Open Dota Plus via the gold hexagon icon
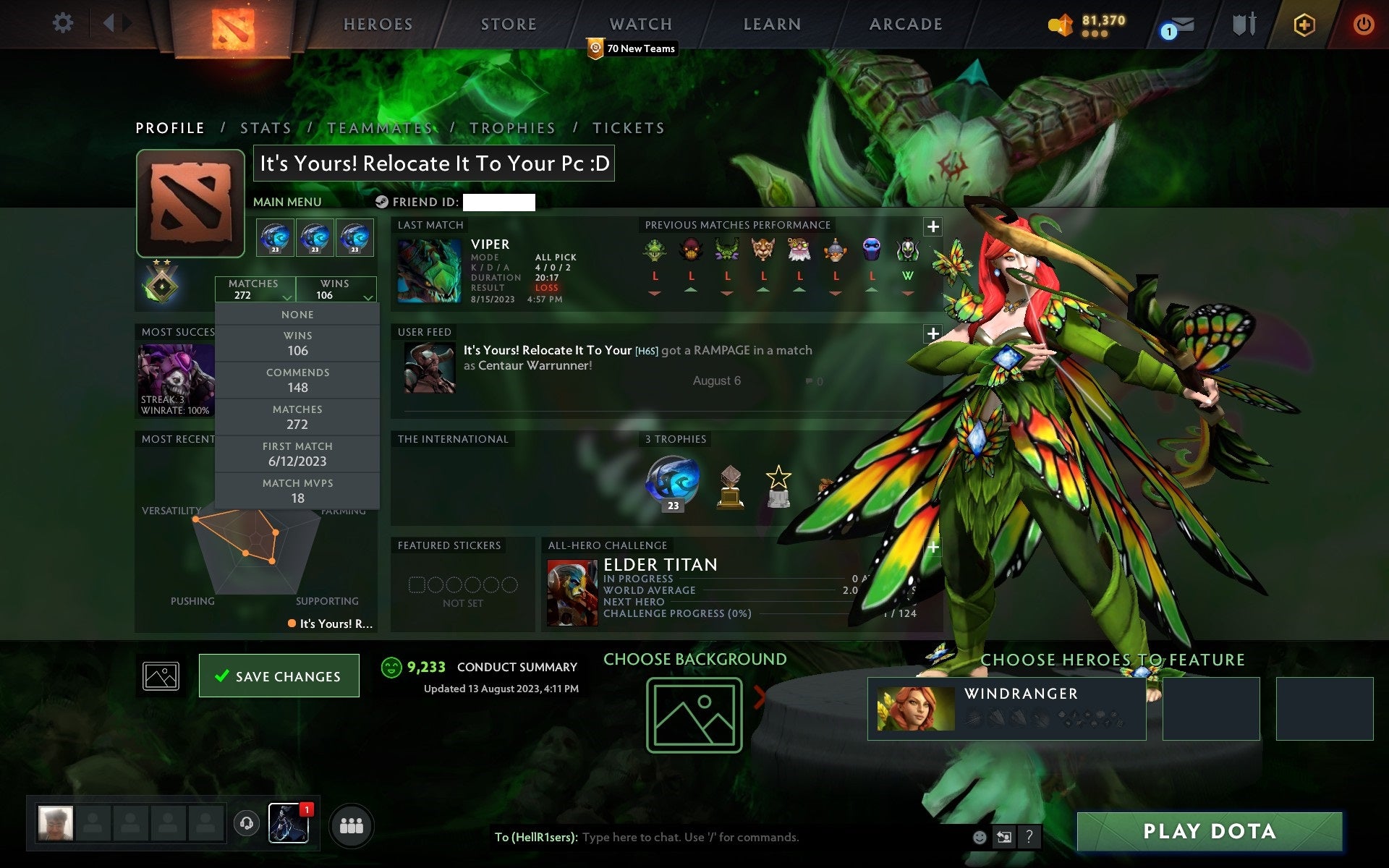Viewport: 1389px width, 868px height. (x=1303, y=23)
